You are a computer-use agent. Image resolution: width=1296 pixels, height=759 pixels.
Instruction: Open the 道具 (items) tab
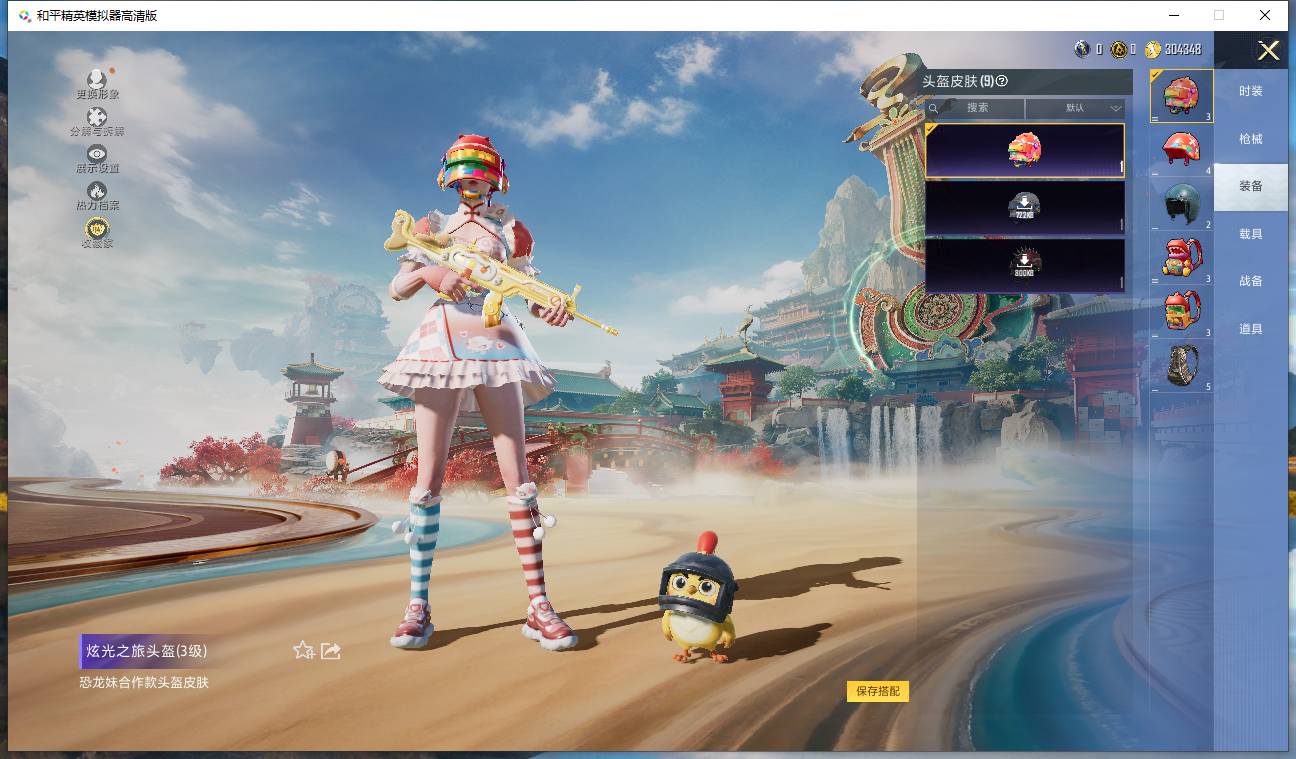point(1250,329)
